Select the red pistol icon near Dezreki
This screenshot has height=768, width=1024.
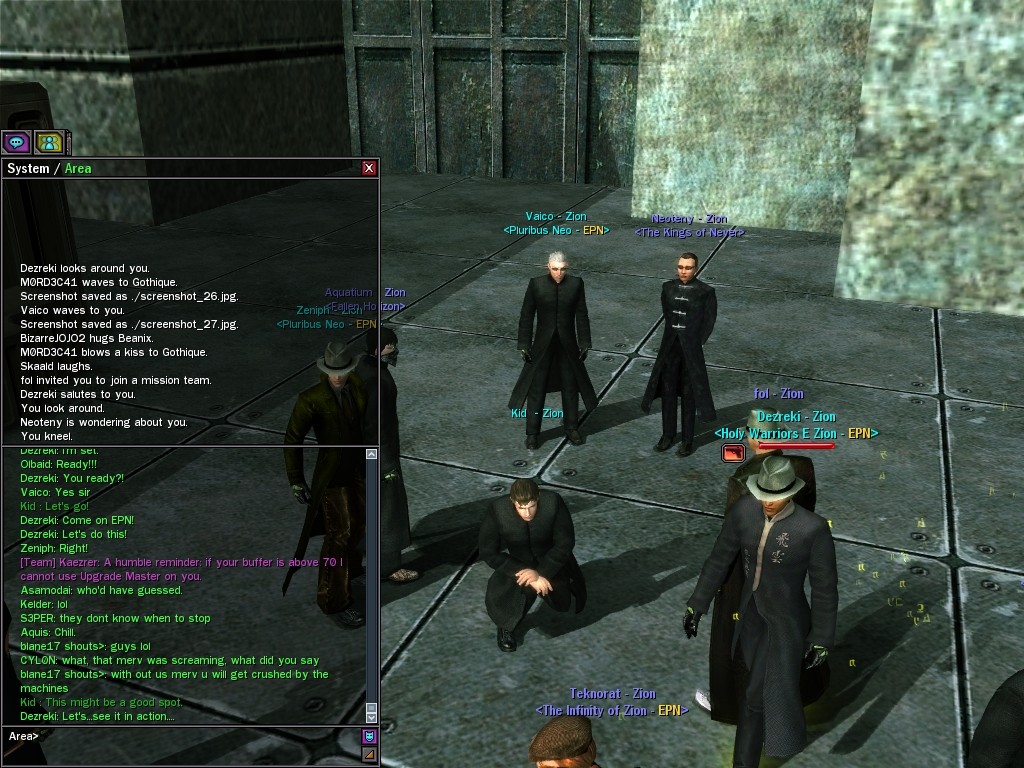[x=734, y=453]
